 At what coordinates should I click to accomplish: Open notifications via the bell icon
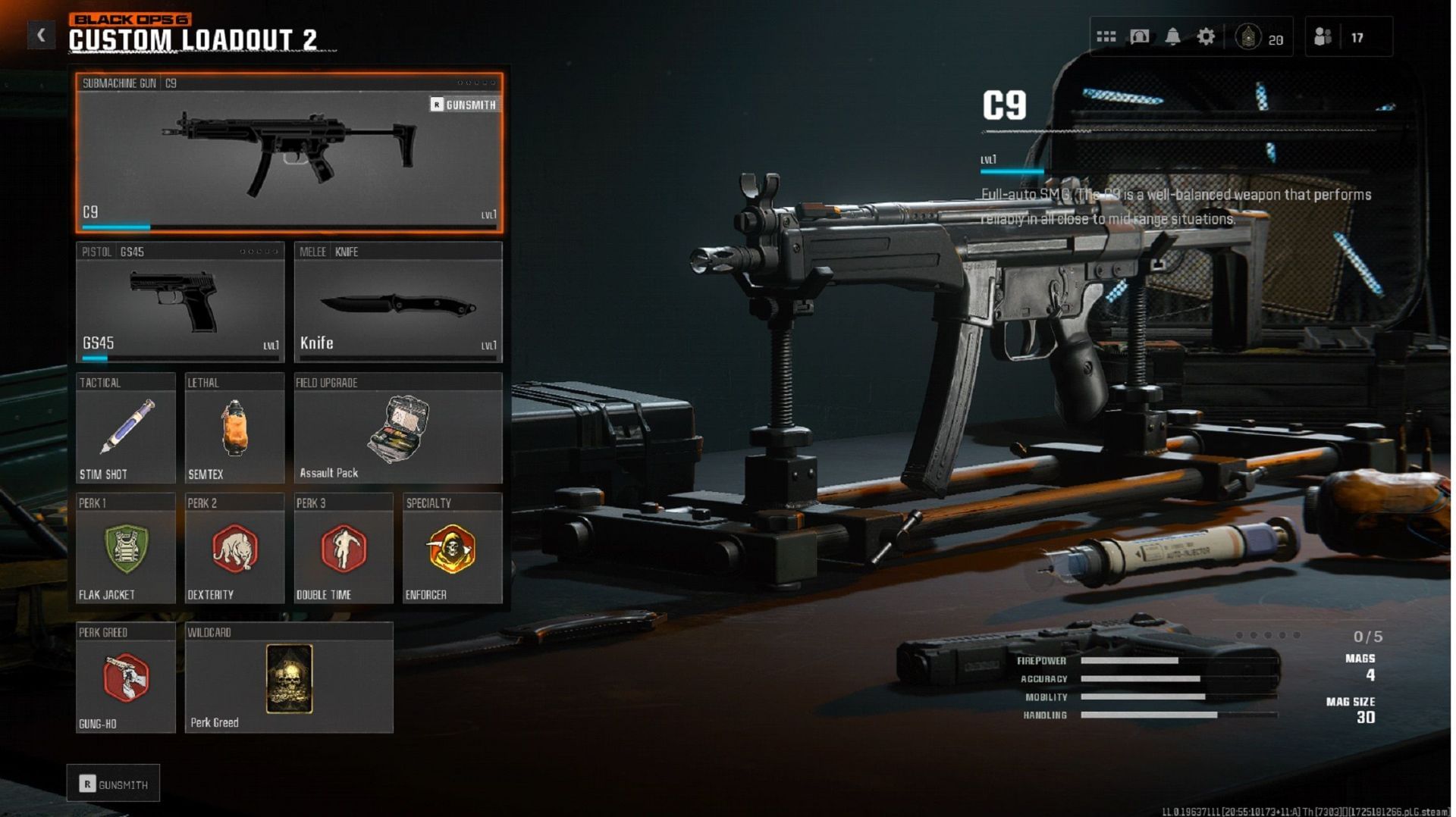click(x=1172, y=36)
